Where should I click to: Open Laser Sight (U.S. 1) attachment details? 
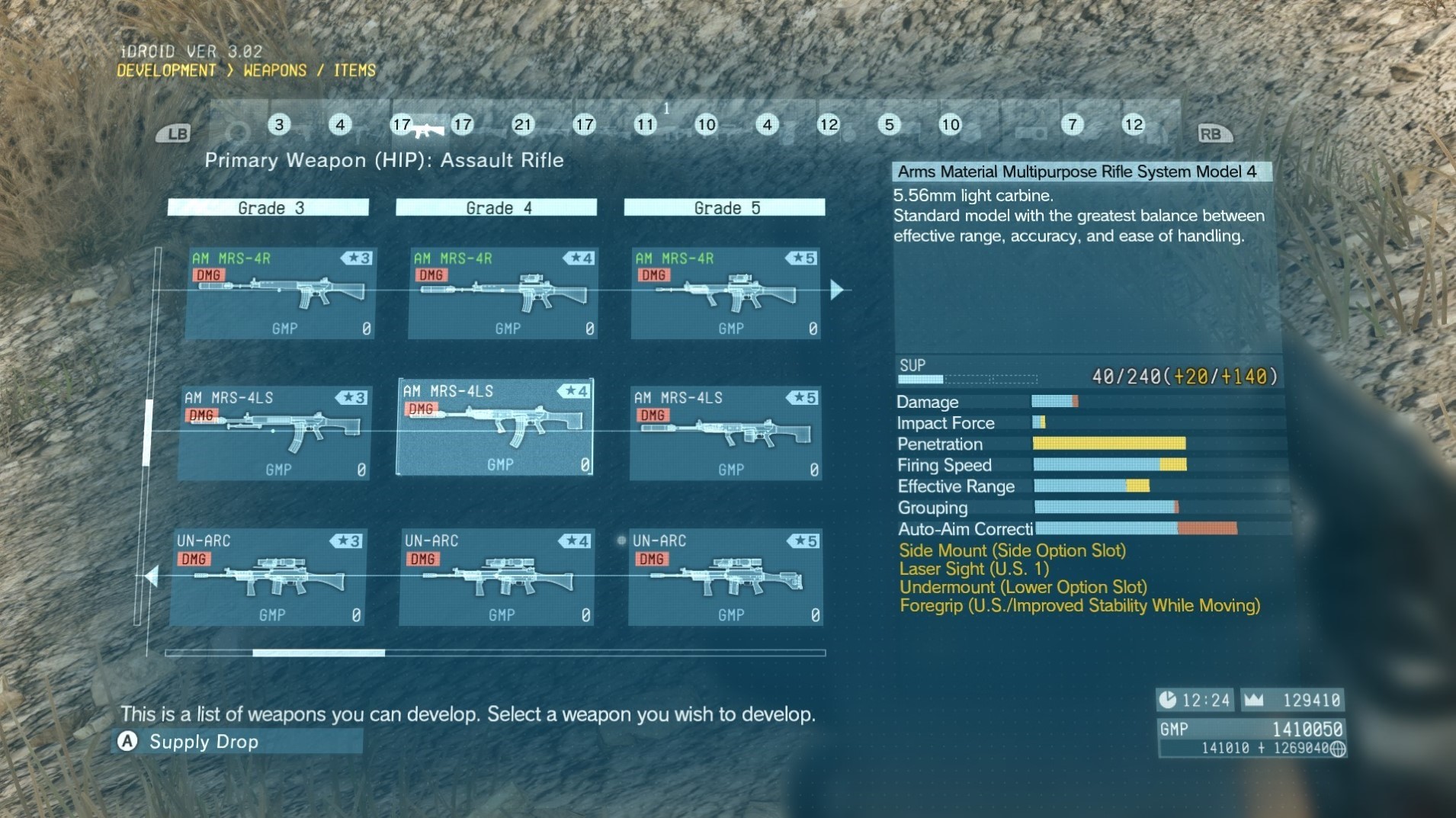(x=976, y=569)
